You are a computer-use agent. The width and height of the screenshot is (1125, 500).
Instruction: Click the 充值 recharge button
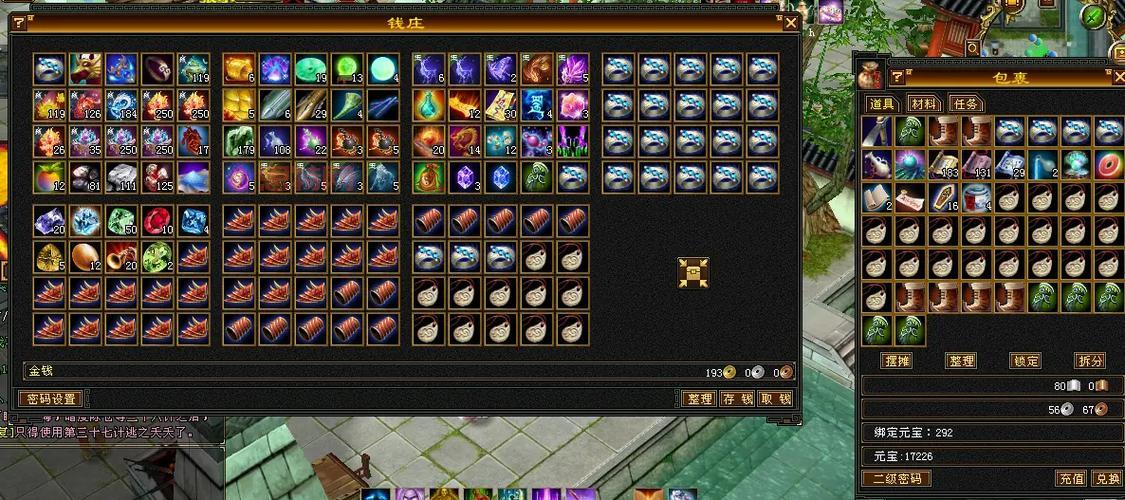click(x=1070, y=479)
